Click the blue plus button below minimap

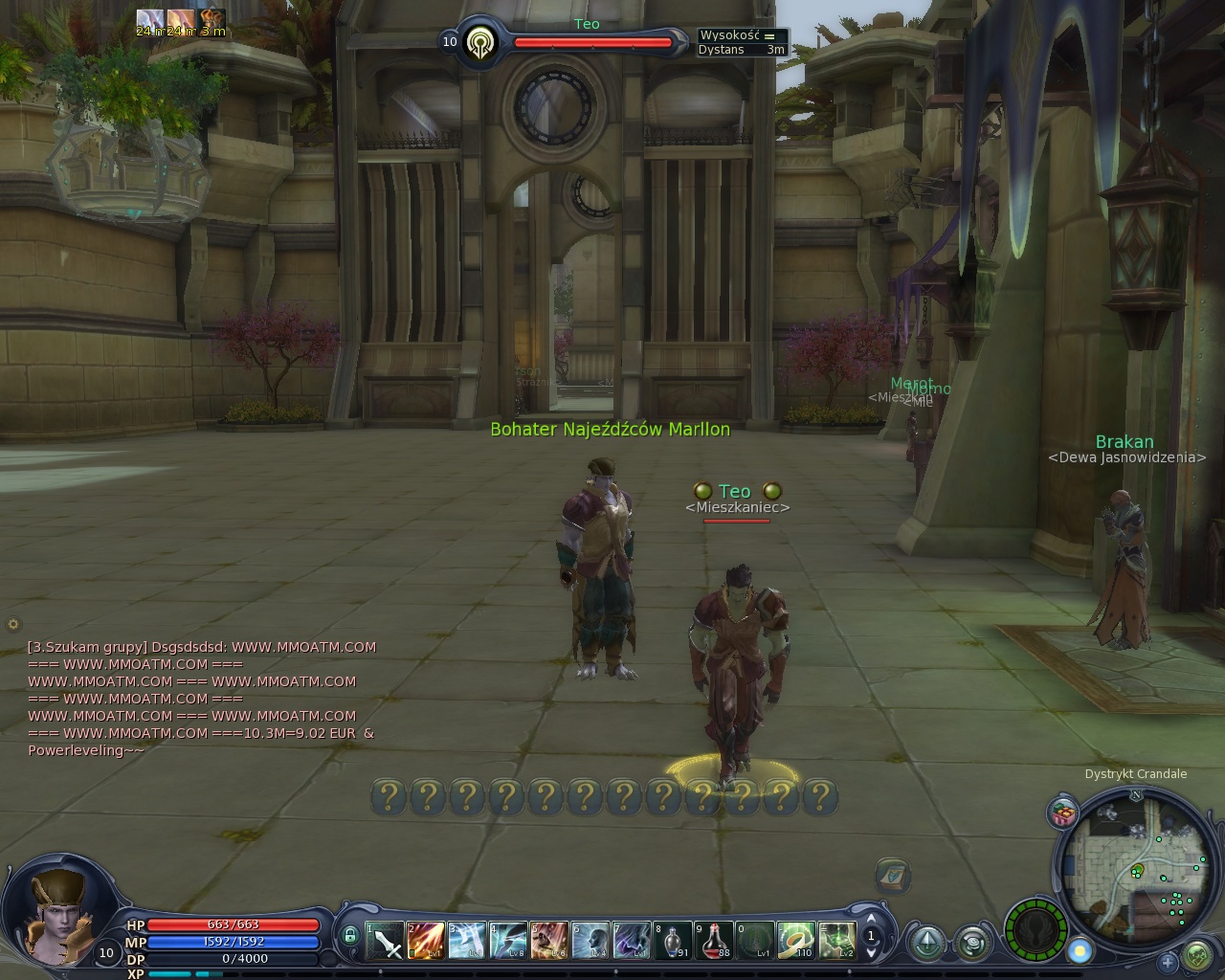click(1168, 962)
